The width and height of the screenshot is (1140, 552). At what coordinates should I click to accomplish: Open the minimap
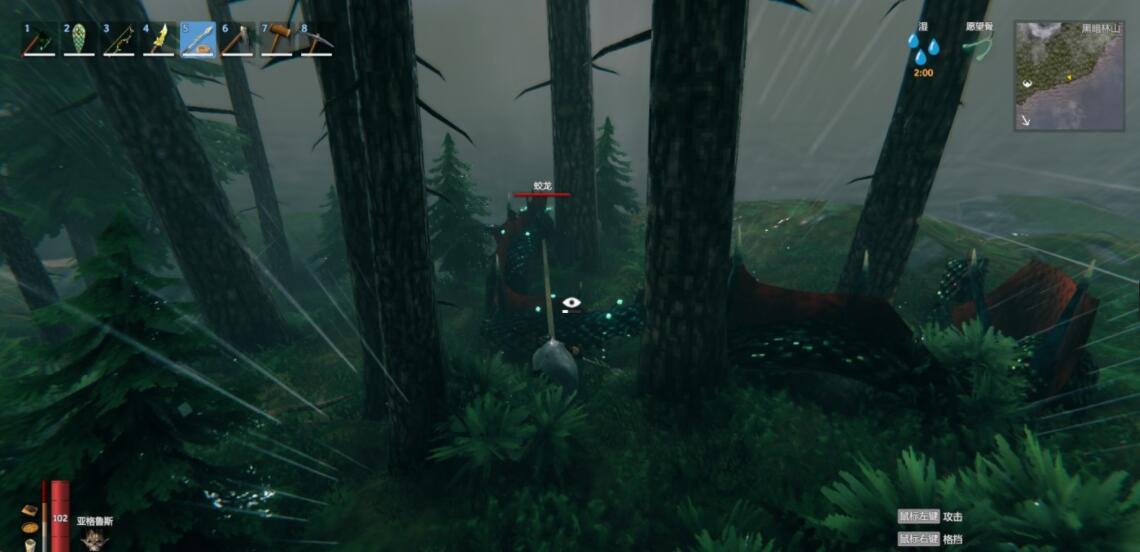1069,76
